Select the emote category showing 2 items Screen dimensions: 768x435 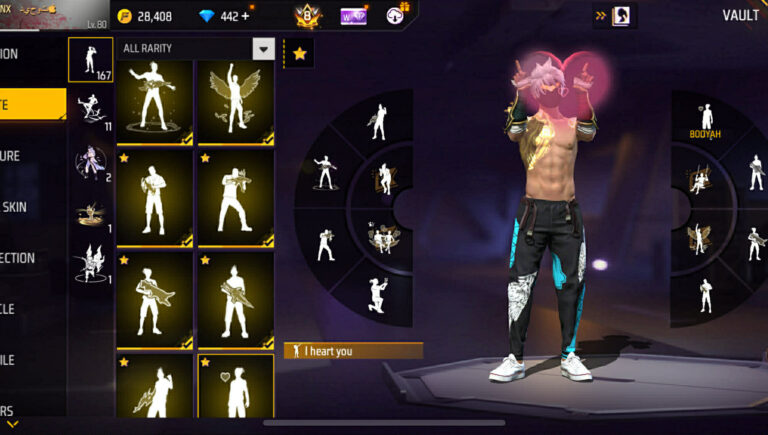[x=90, y=161]
